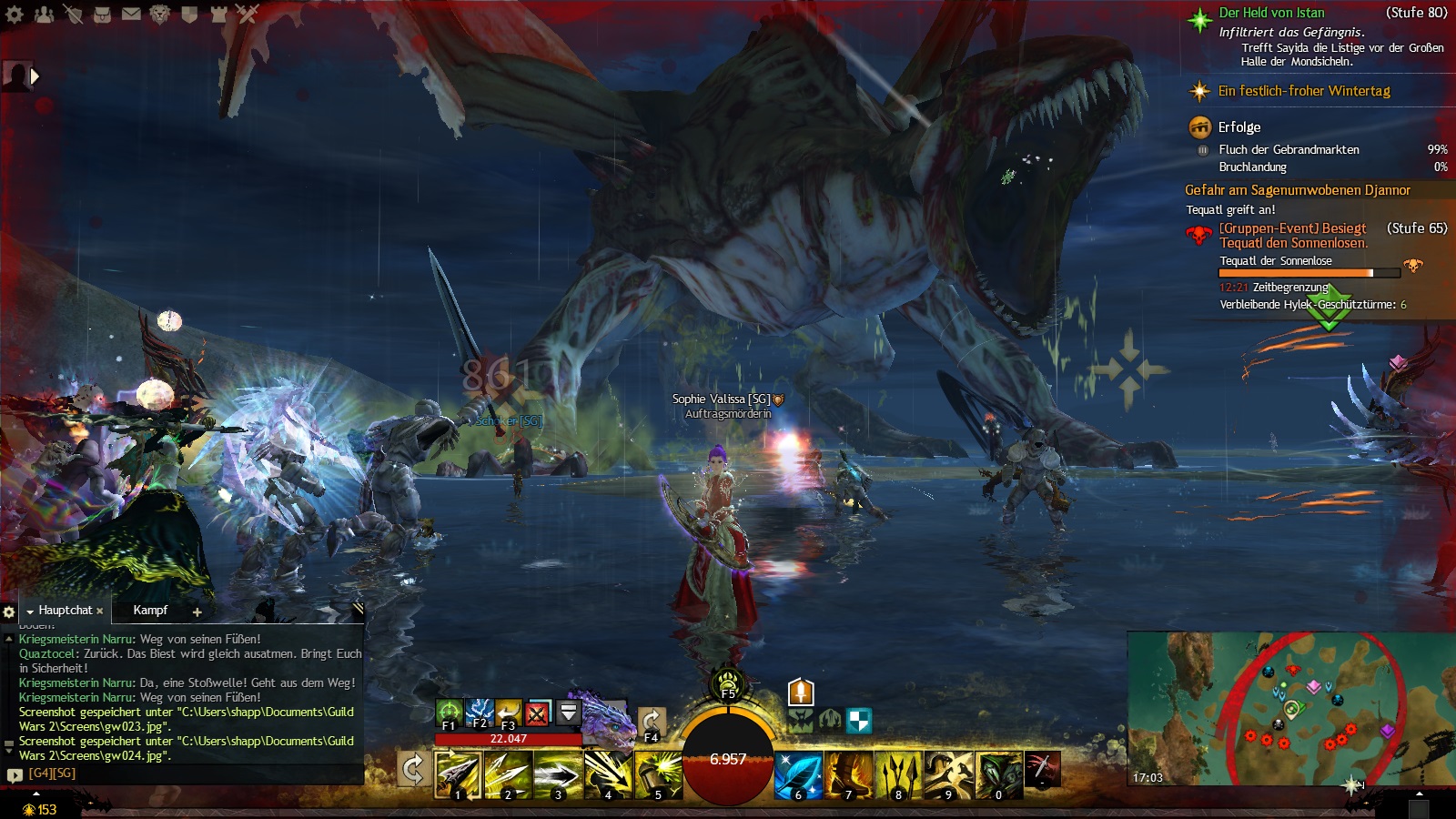Open the game menu gear icon
Image resolution: width=1456 pixels, height=819 pixels.
point(15,14)
